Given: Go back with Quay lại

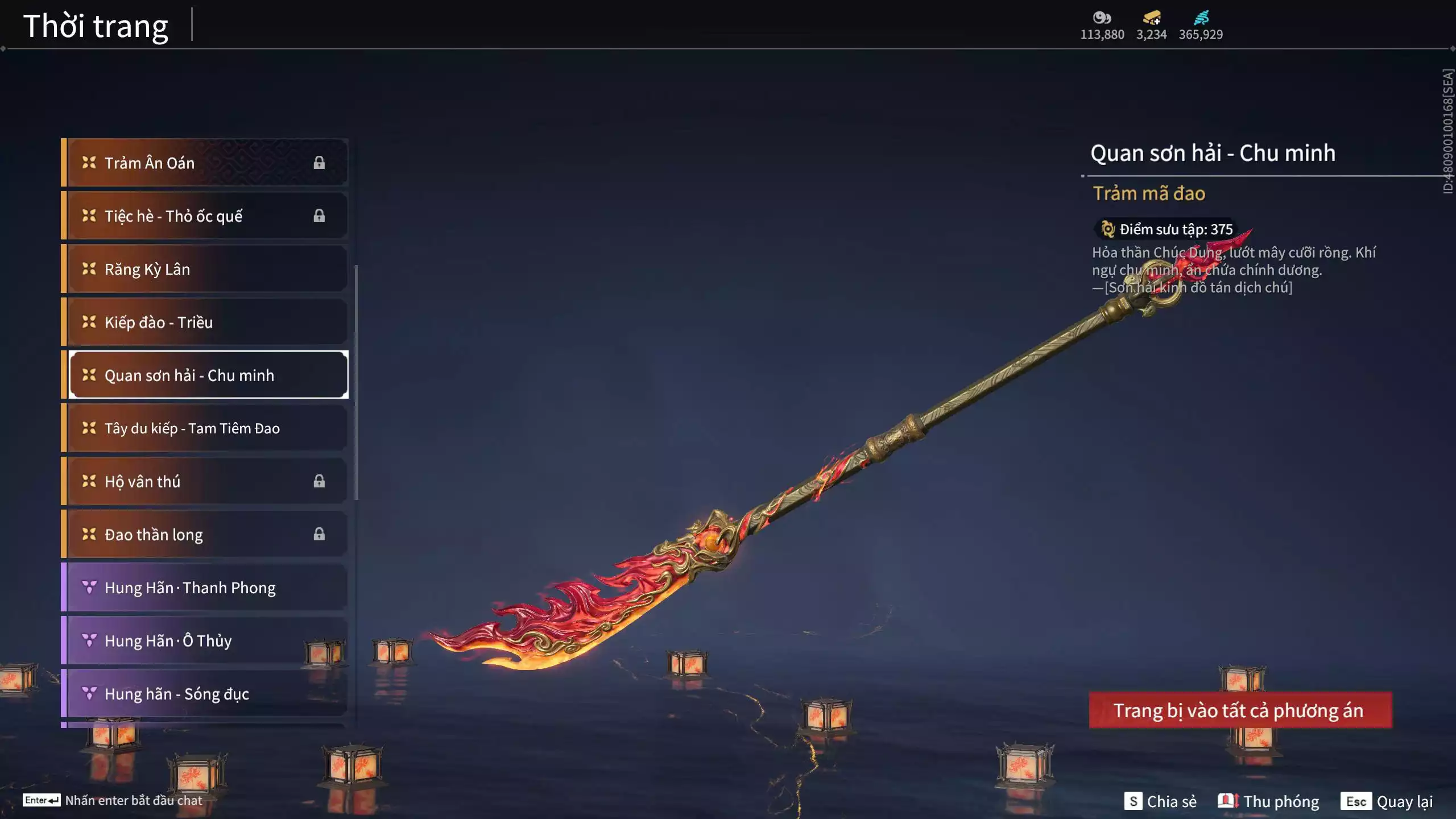Looking at the screenshot, I should [1387, 801].
